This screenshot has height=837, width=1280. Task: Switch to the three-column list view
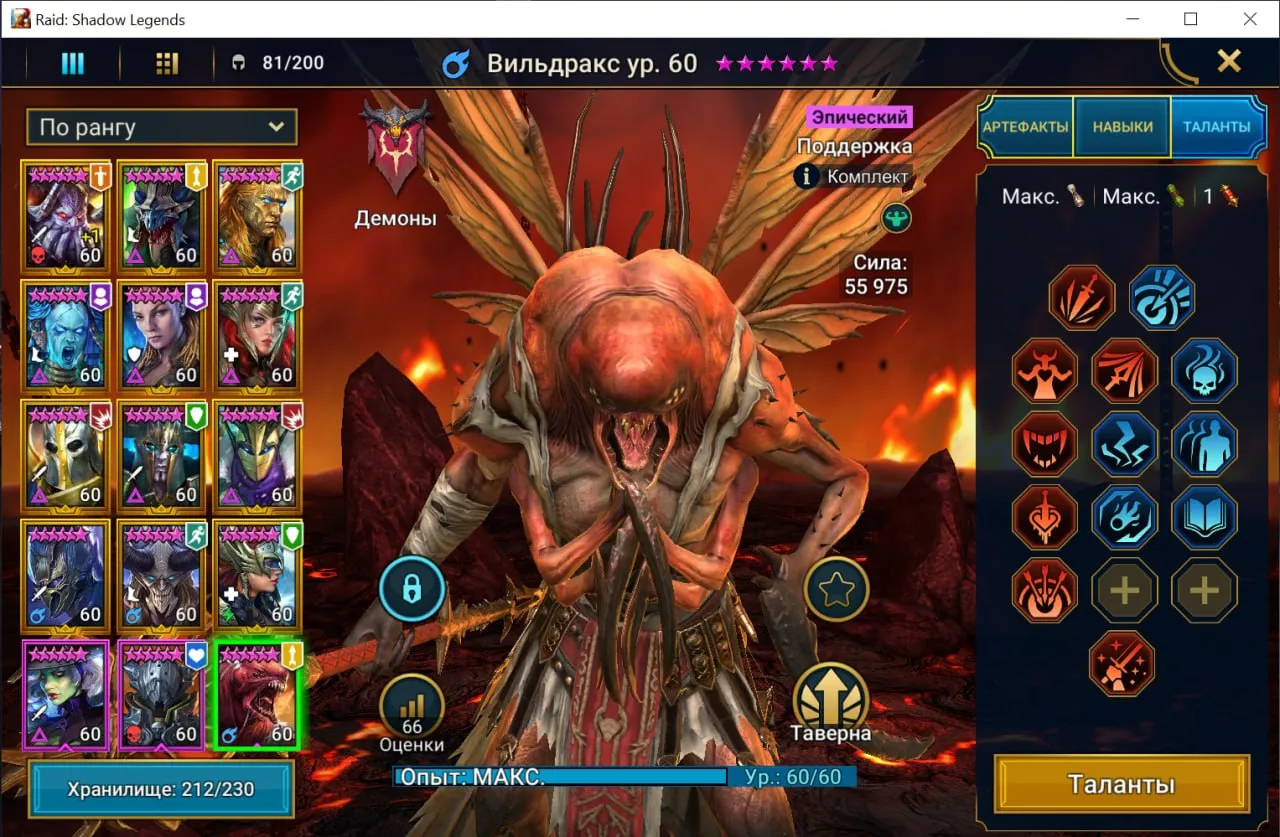(x=72, y=63)
